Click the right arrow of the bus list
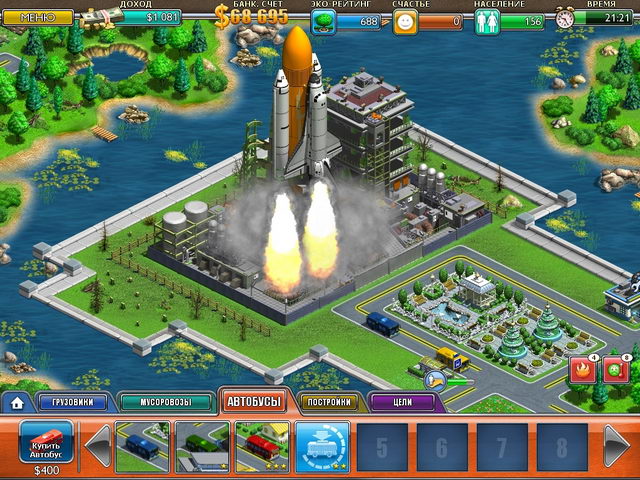This screenshot has height=480, width=640. click(x=618, y=445)
